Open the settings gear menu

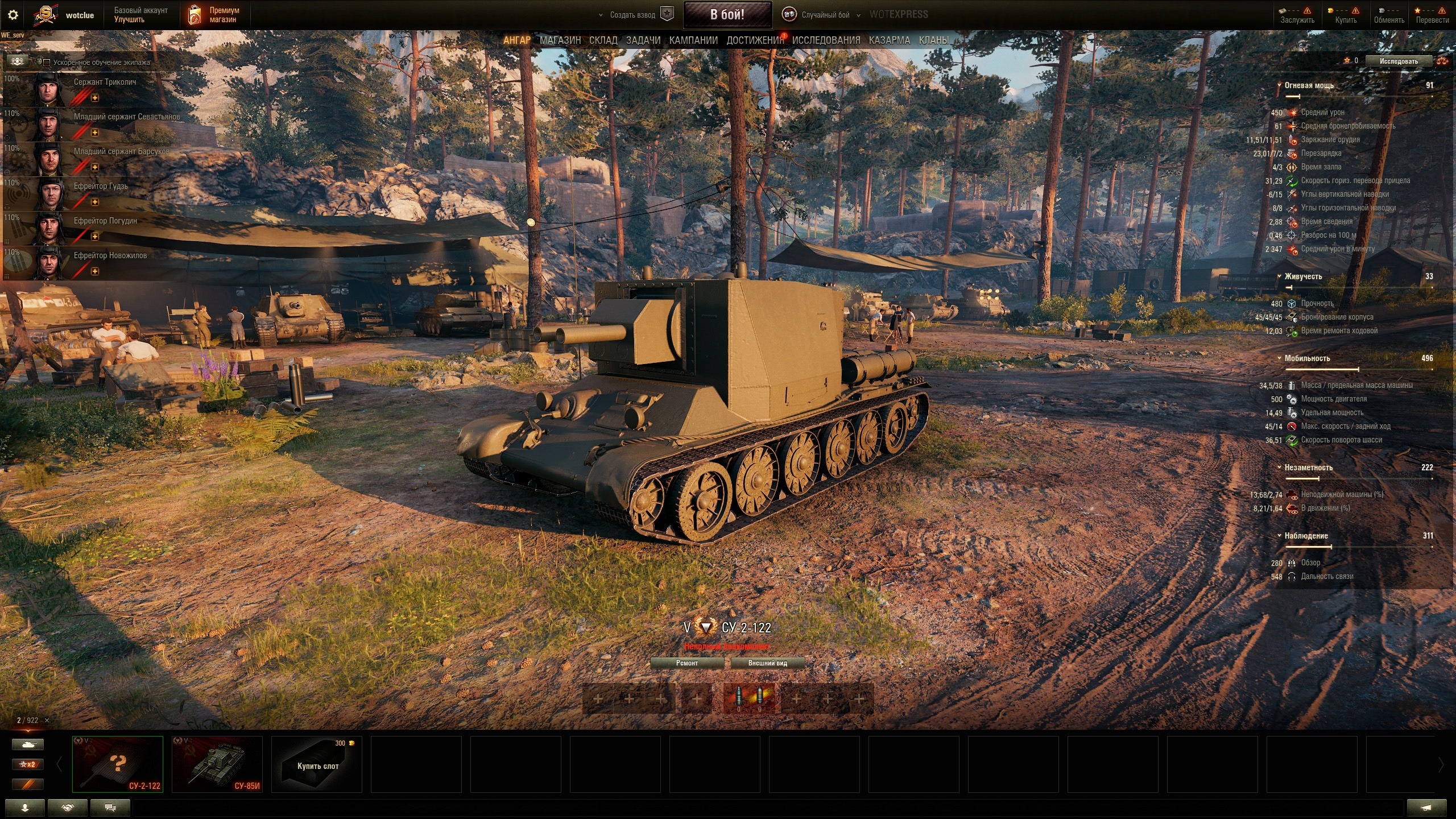tap(13, 15)
